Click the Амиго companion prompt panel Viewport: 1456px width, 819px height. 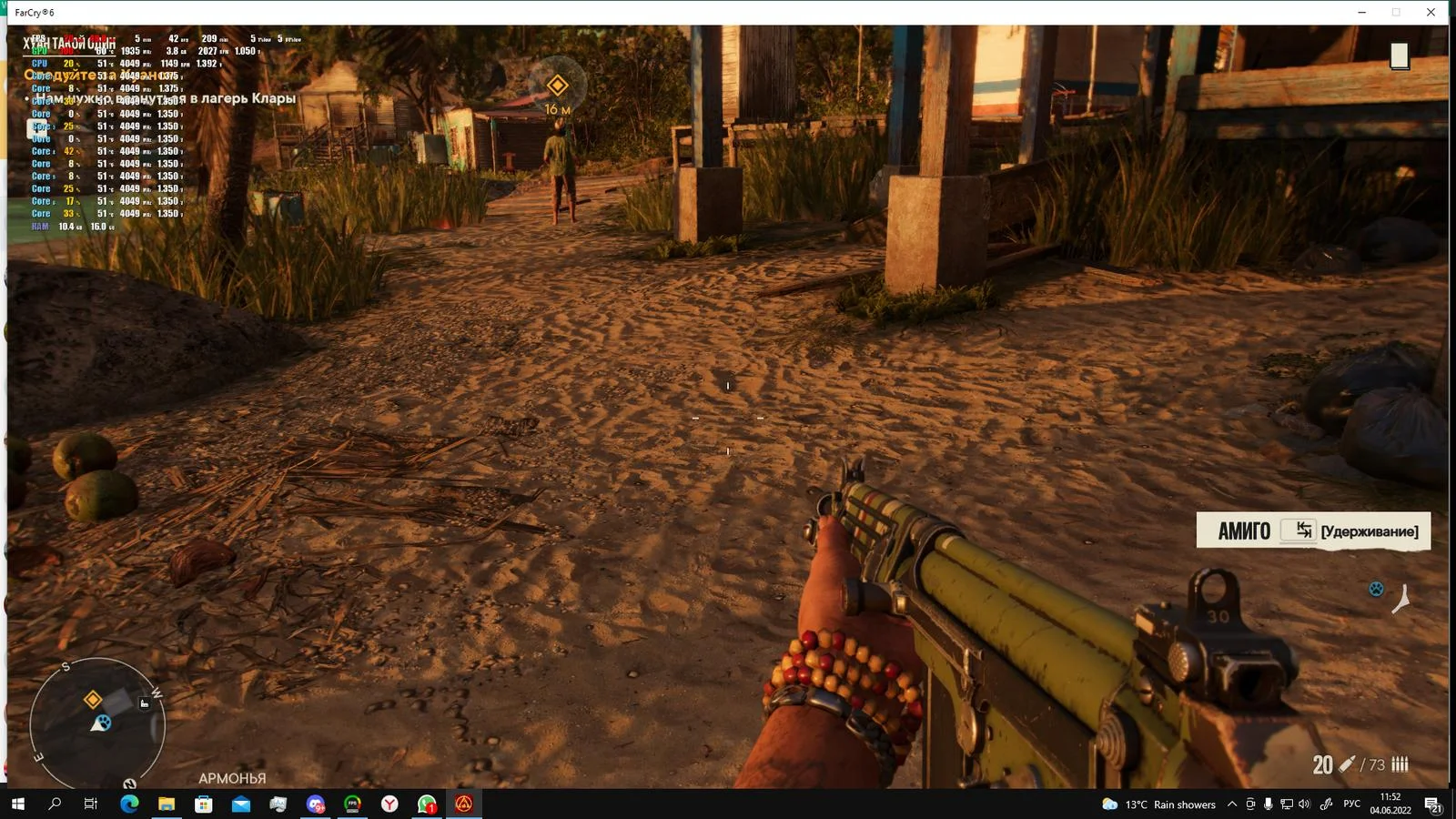pyautogui.click(x=1312, y=531)
